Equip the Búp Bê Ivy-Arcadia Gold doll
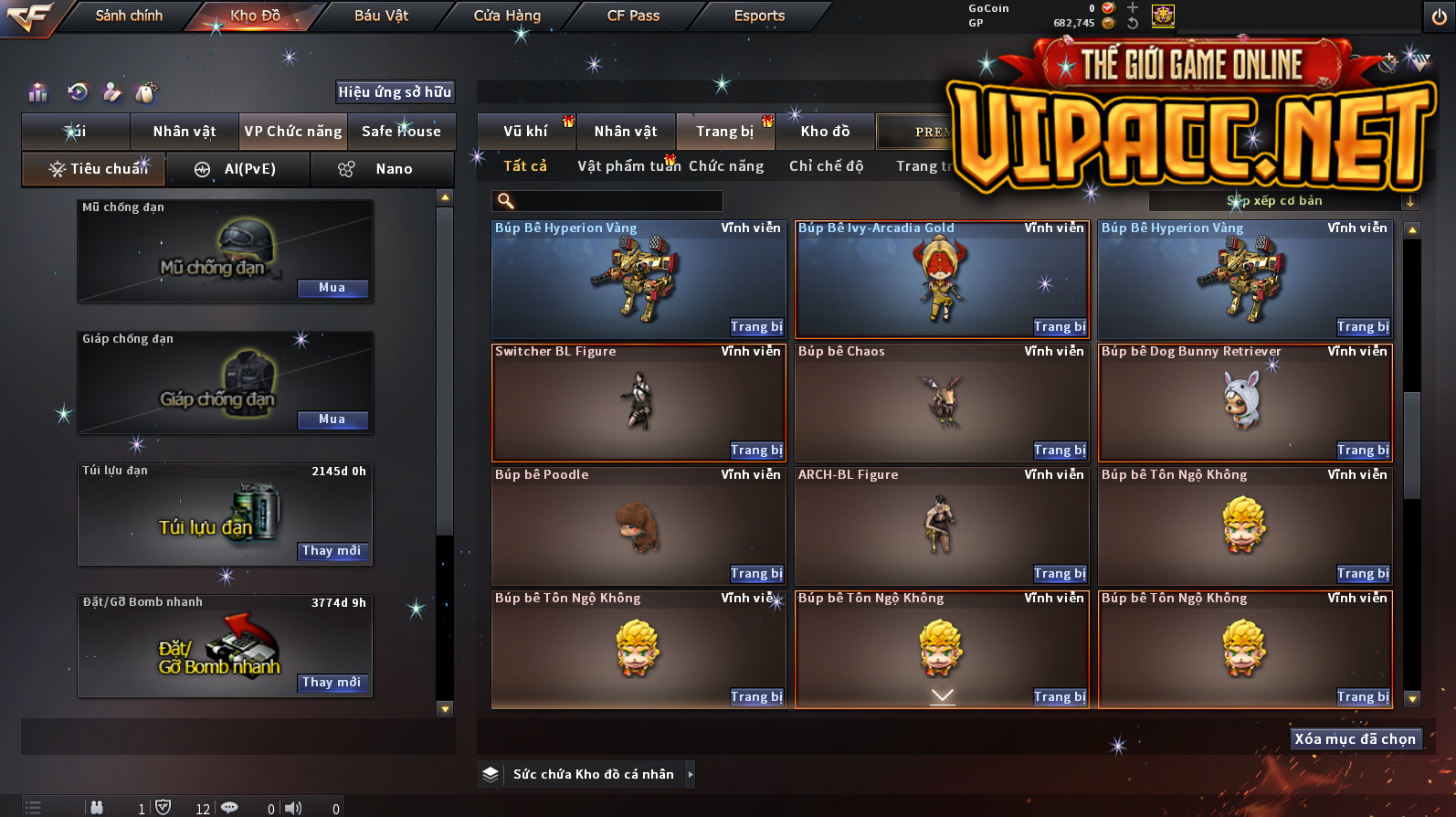 [x=1060, y=327]
